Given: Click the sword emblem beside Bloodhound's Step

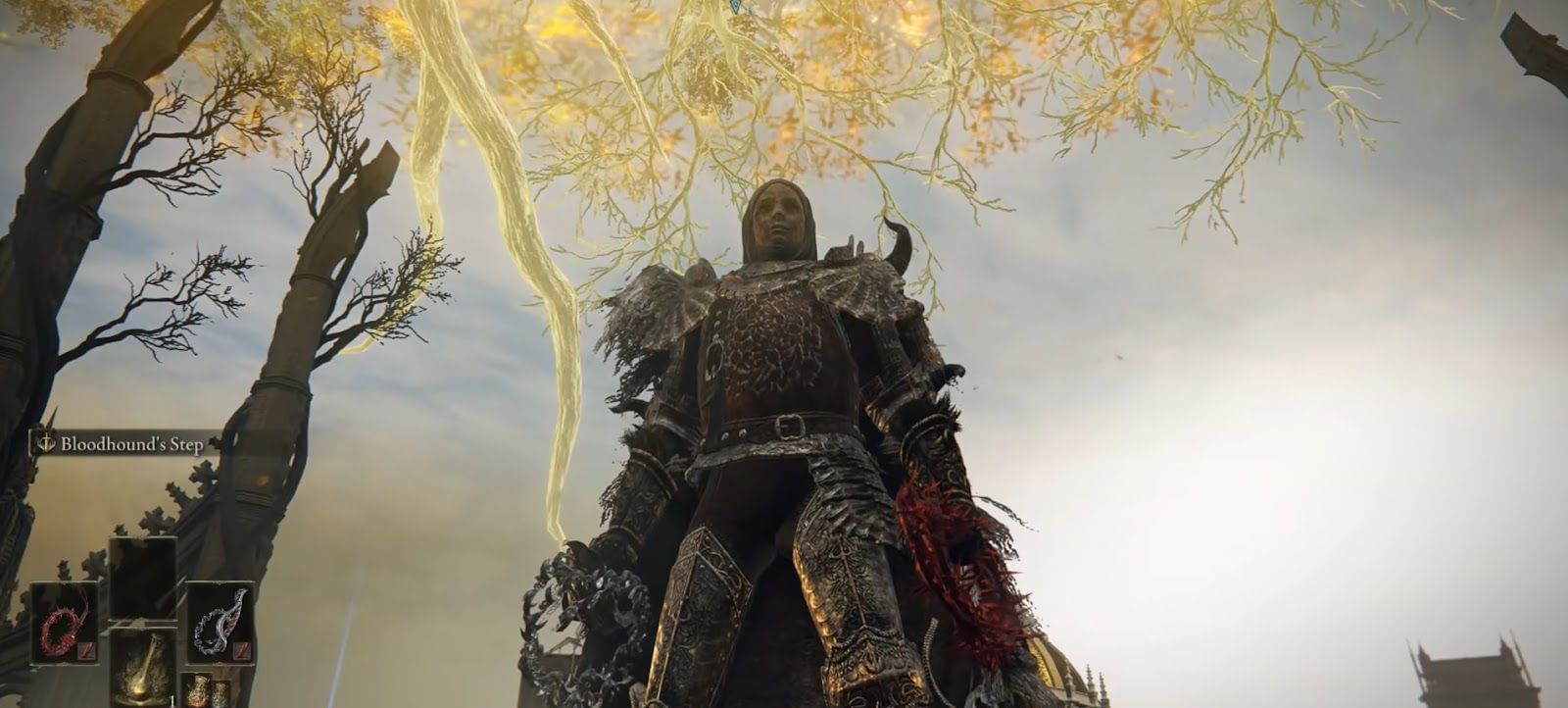Looking at the screenshot, I should pos(46,442).
